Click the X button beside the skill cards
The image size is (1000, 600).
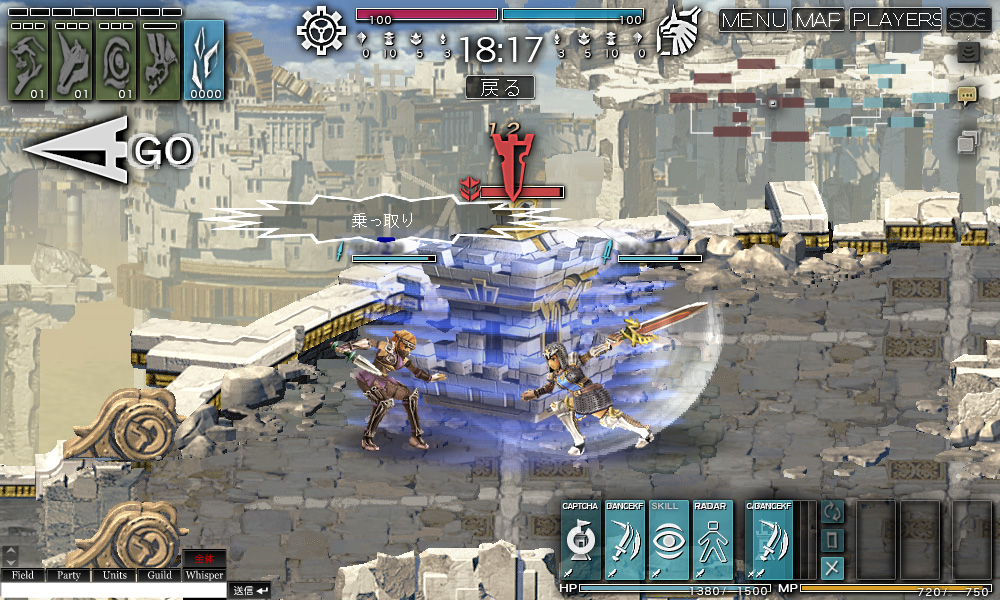[832, 568]
